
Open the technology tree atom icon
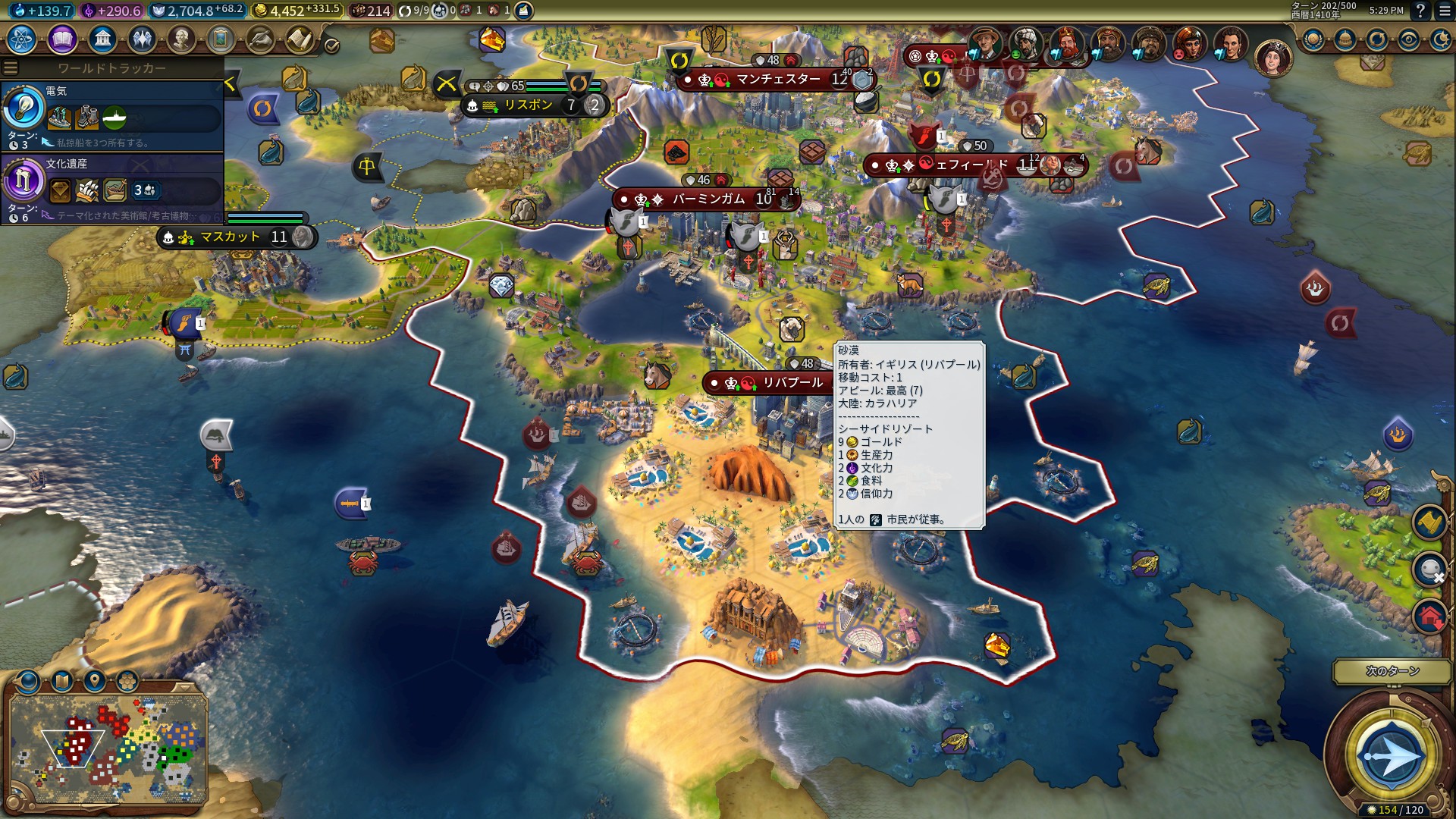click(22, 39)
